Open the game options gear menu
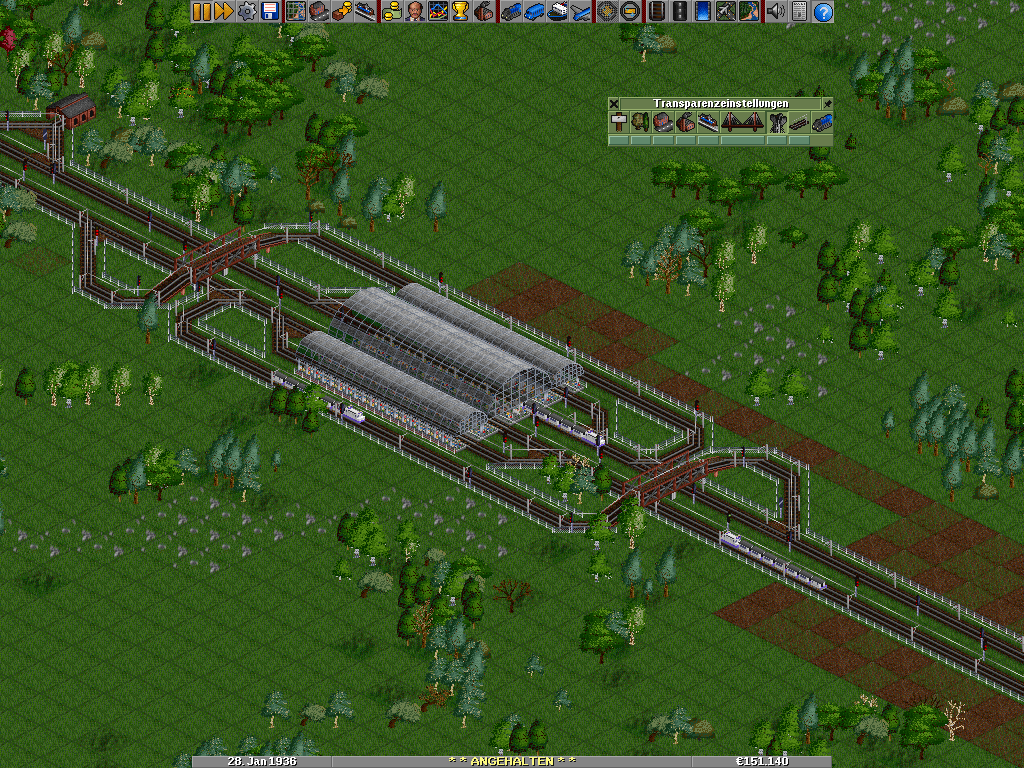 tap(246, 12)
